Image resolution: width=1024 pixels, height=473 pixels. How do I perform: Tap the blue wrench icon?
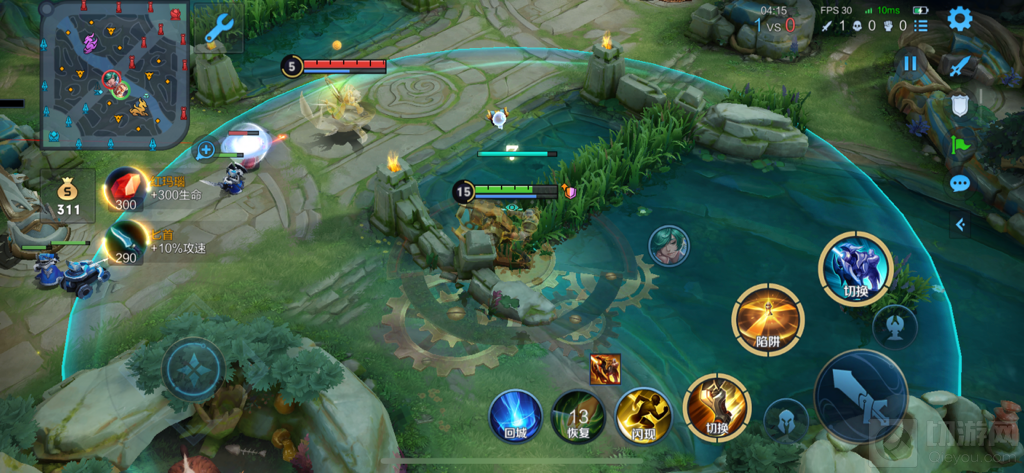217,29
